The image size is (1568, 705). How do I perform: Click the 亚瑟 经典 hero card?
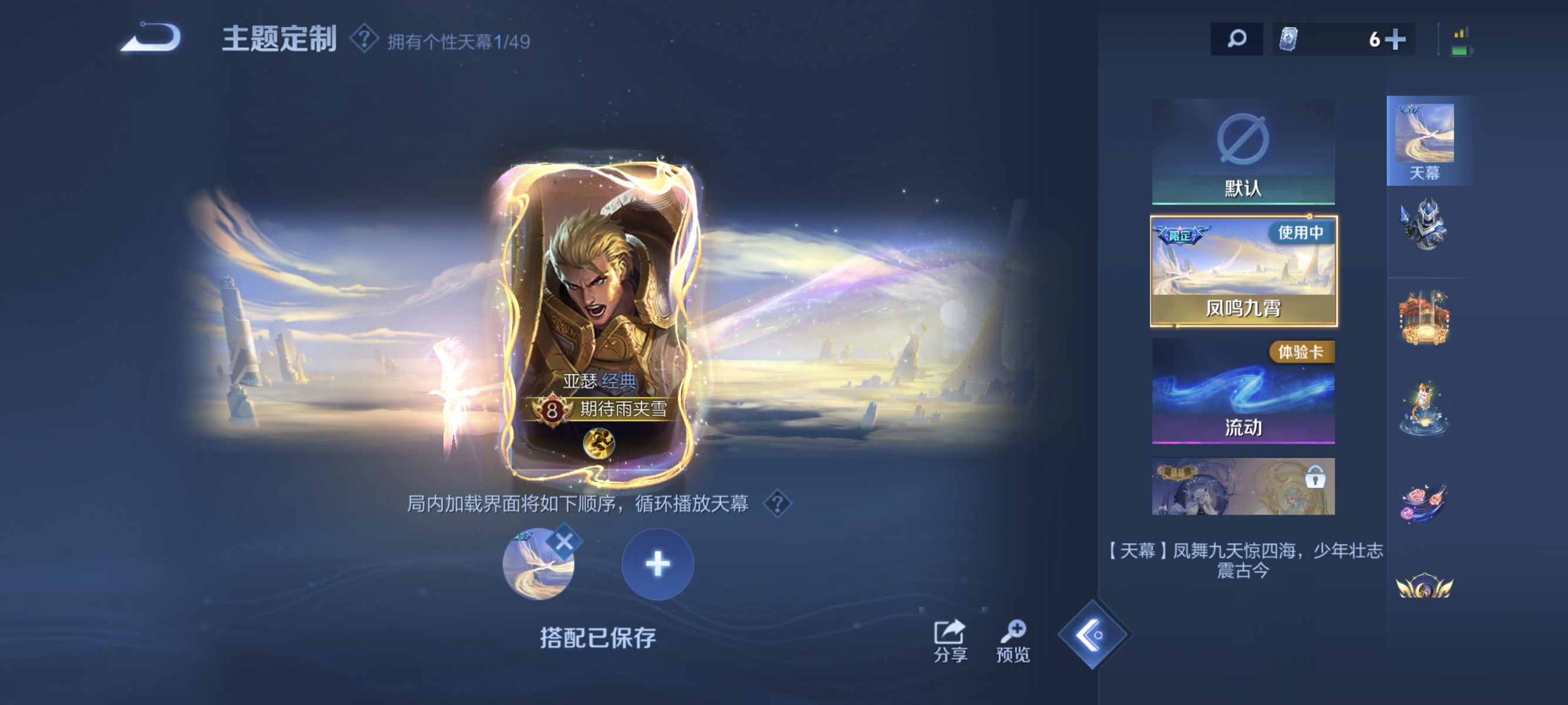600,317
